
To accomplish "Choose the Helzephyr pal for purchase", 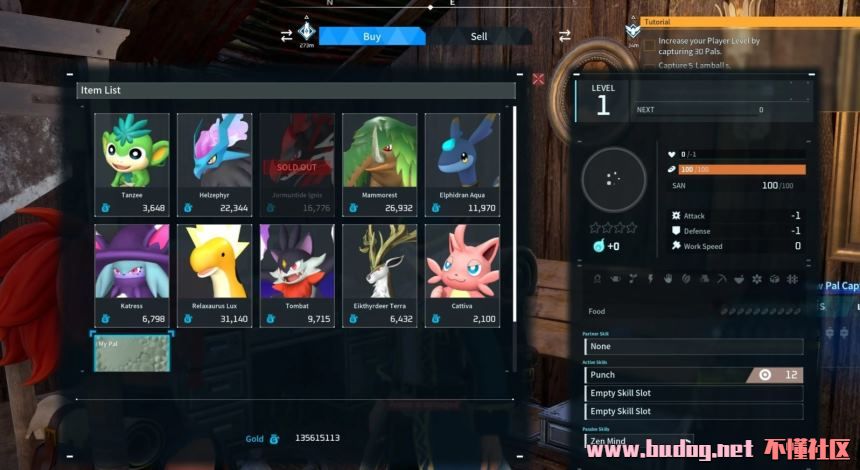I will coord(214,164).
